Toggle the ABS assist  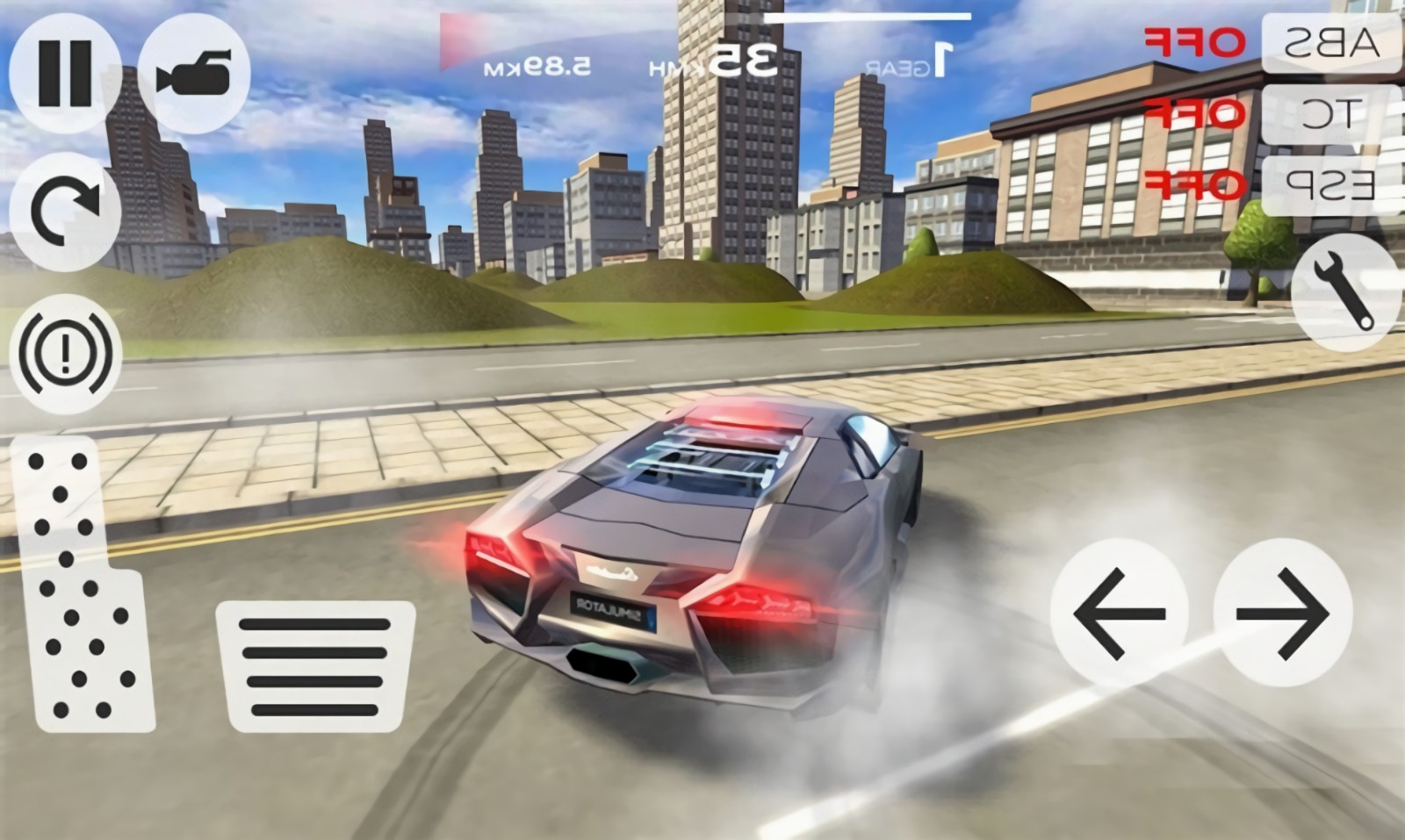(1331, 42)
